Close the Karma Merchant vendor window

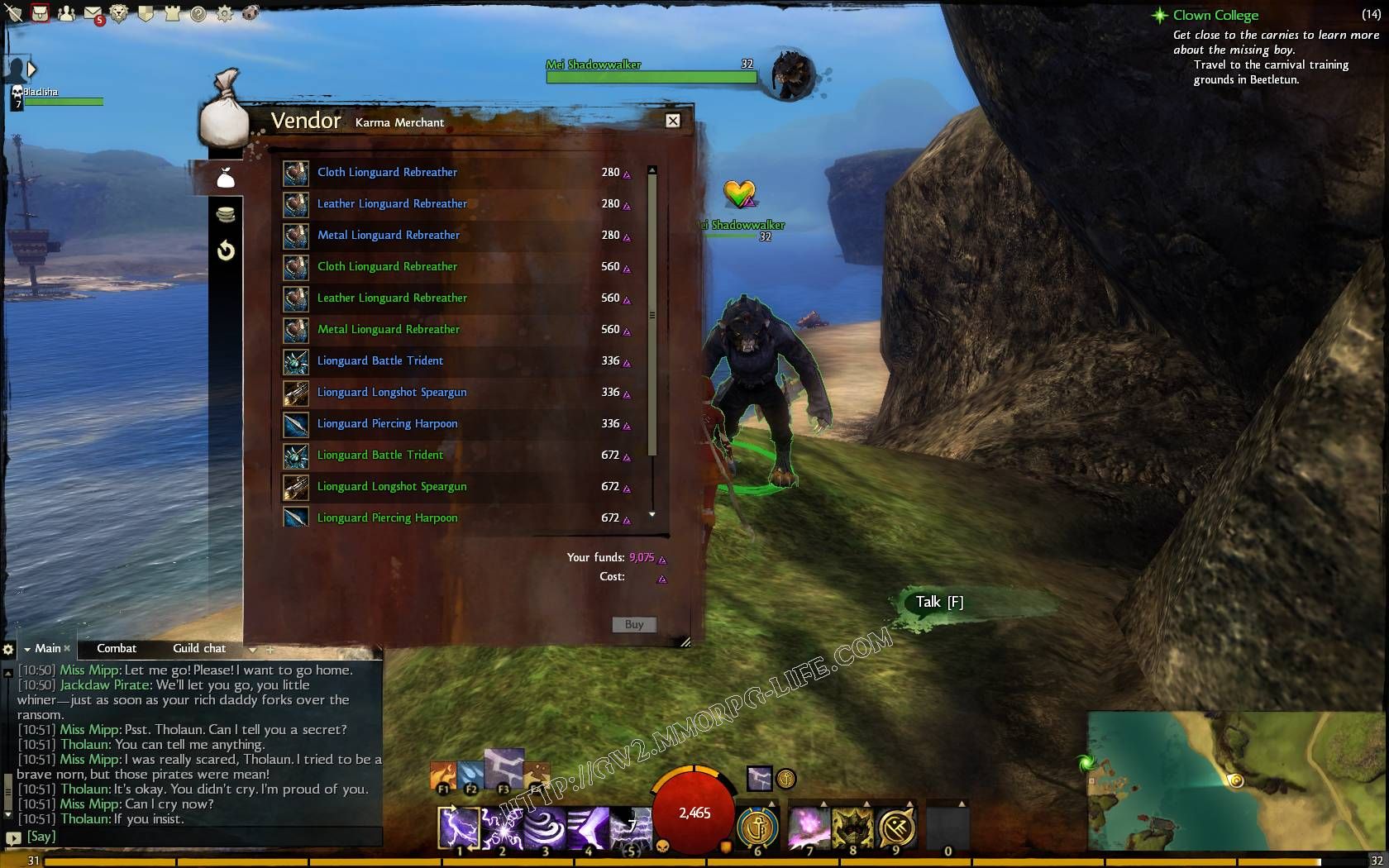(673, 121)
